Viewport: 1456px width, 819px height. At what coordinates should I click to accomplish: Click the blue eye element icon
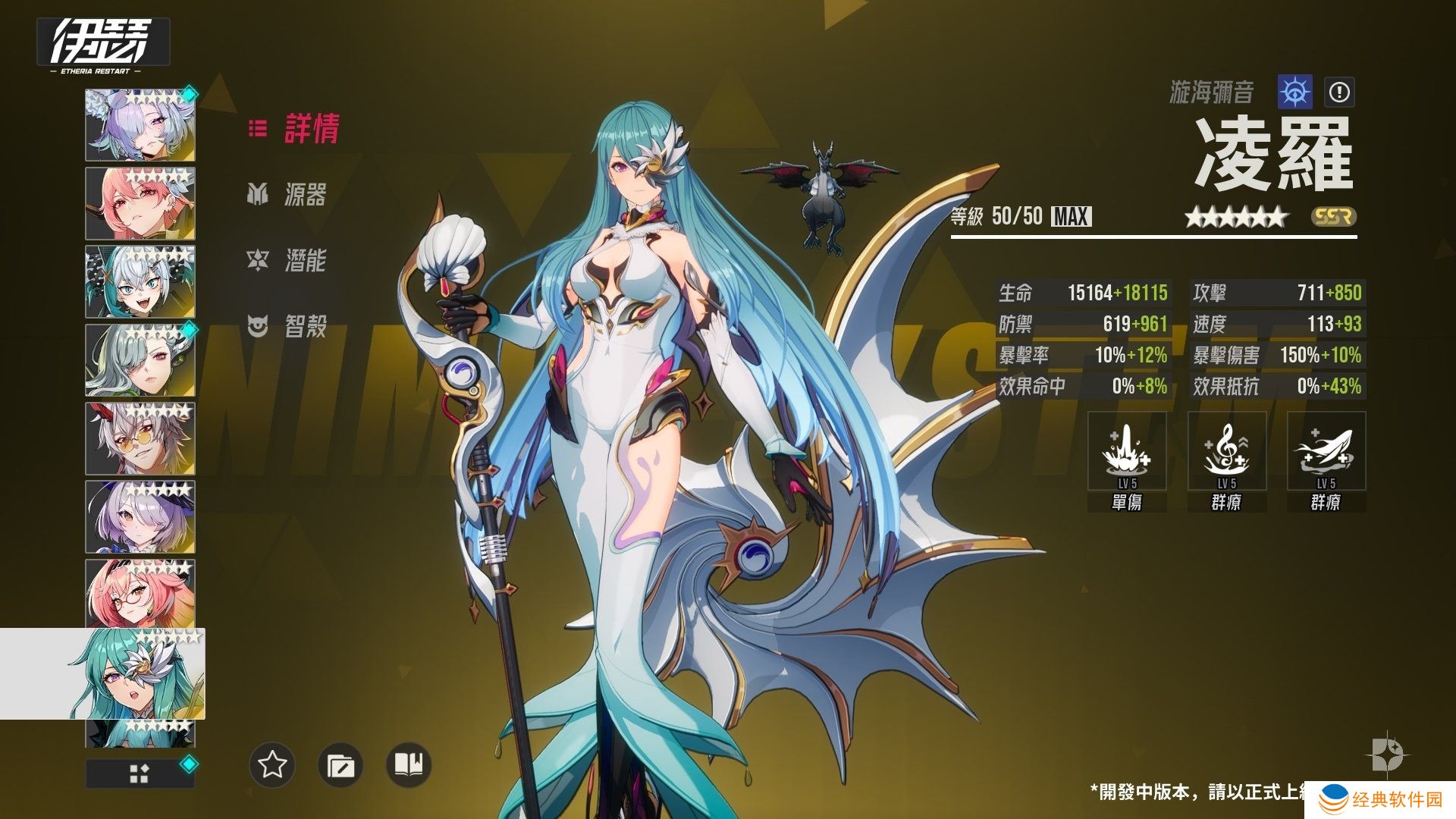1295,93
